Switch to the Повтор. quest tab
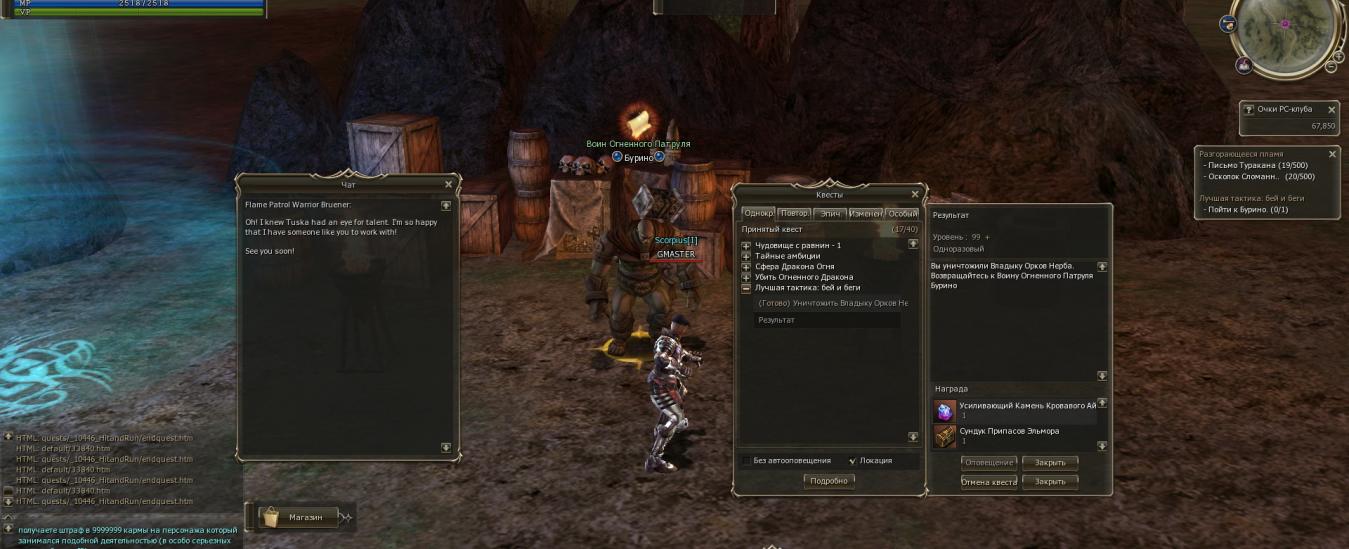This screenshot has height=549, width=1349. [794, 213]
